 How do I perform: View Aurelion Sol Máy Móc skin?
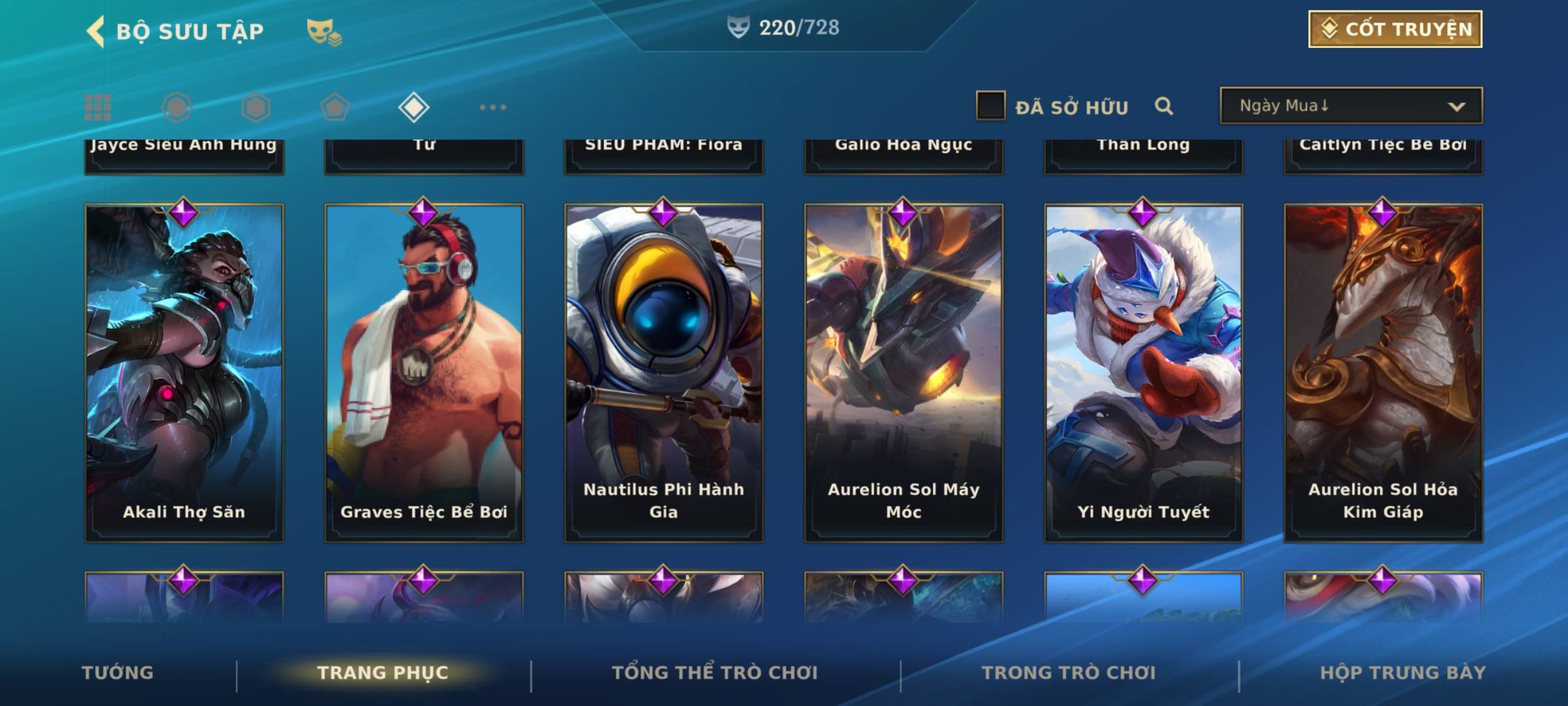click(x=904, y=373)
